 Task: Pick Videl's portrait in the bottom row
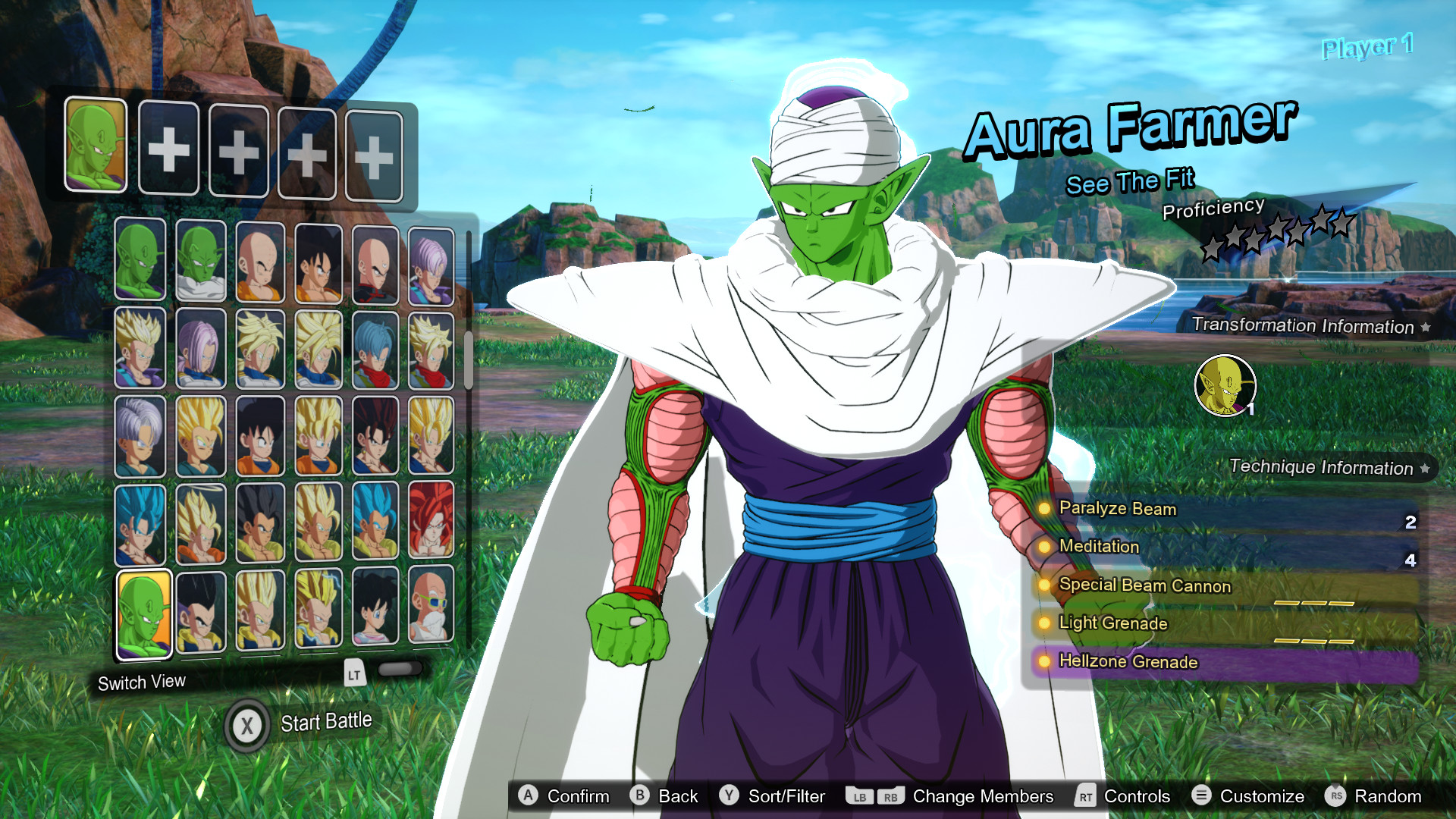(375, 607)
